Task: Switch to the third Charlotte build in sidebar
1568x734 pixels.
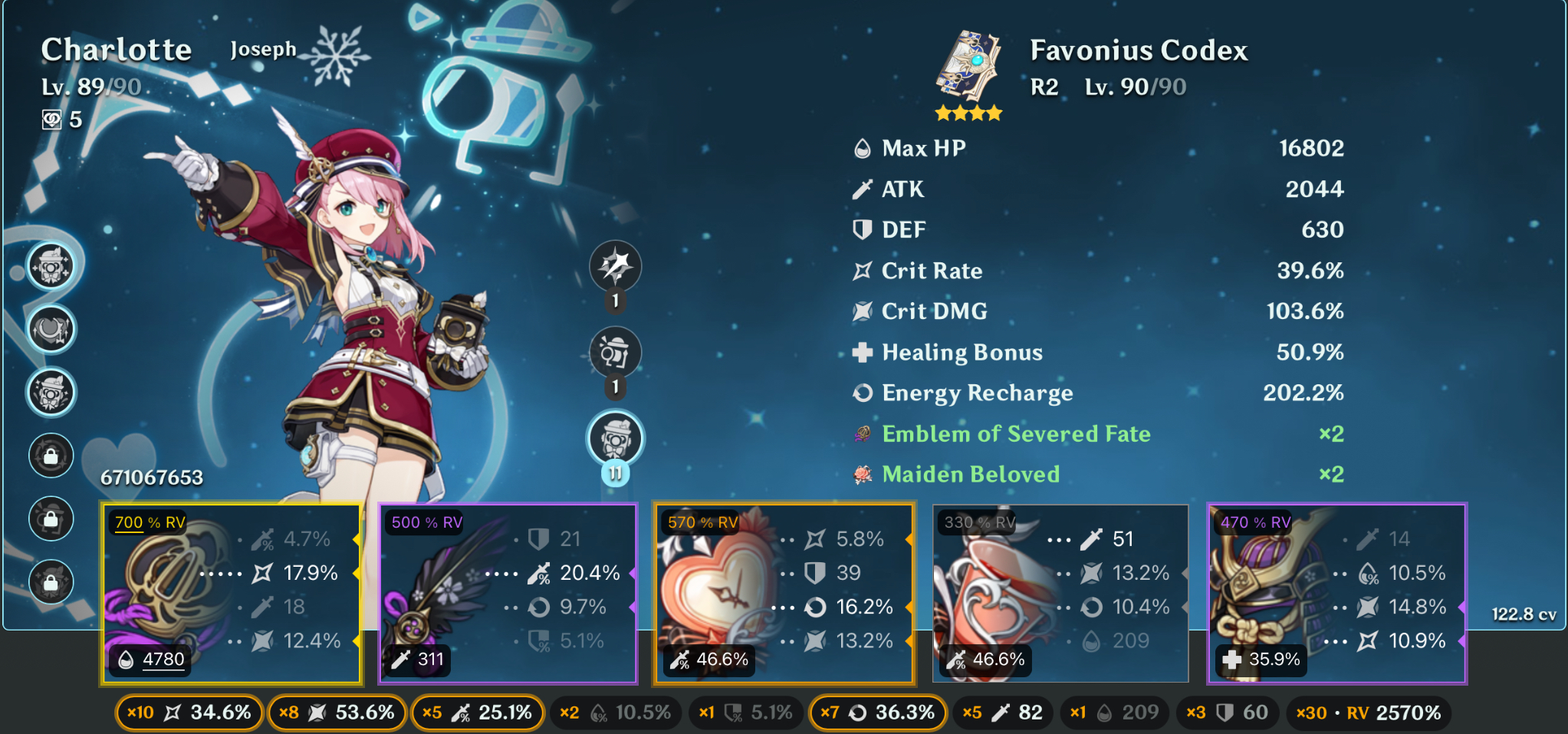Action: (x=51, y=393)
